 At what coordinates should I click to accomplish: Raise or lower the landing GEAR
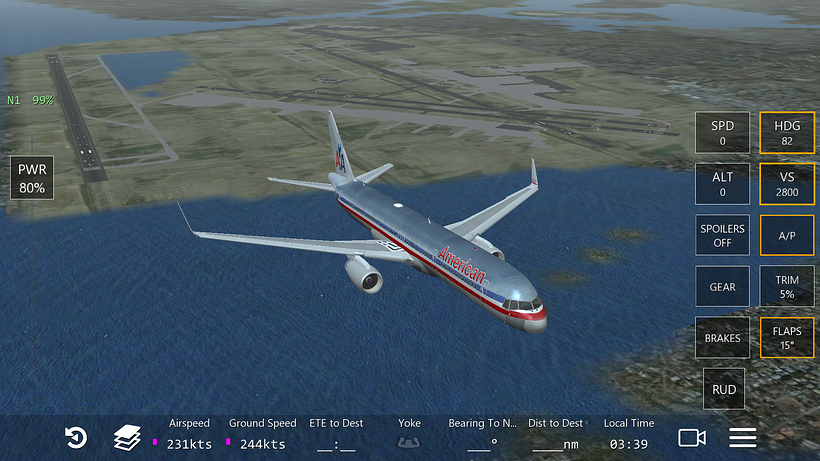pyautogui.click(x=722, y=287)
